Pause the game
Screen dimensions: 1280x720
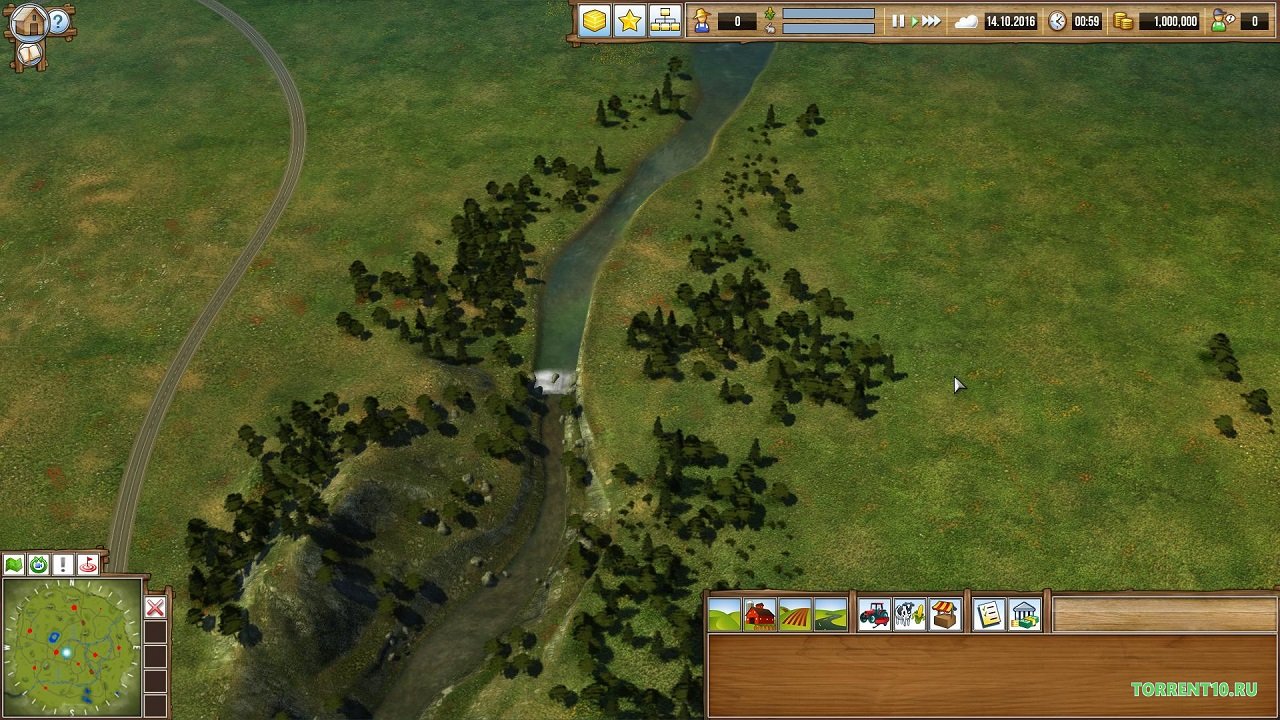pos(897,21)
